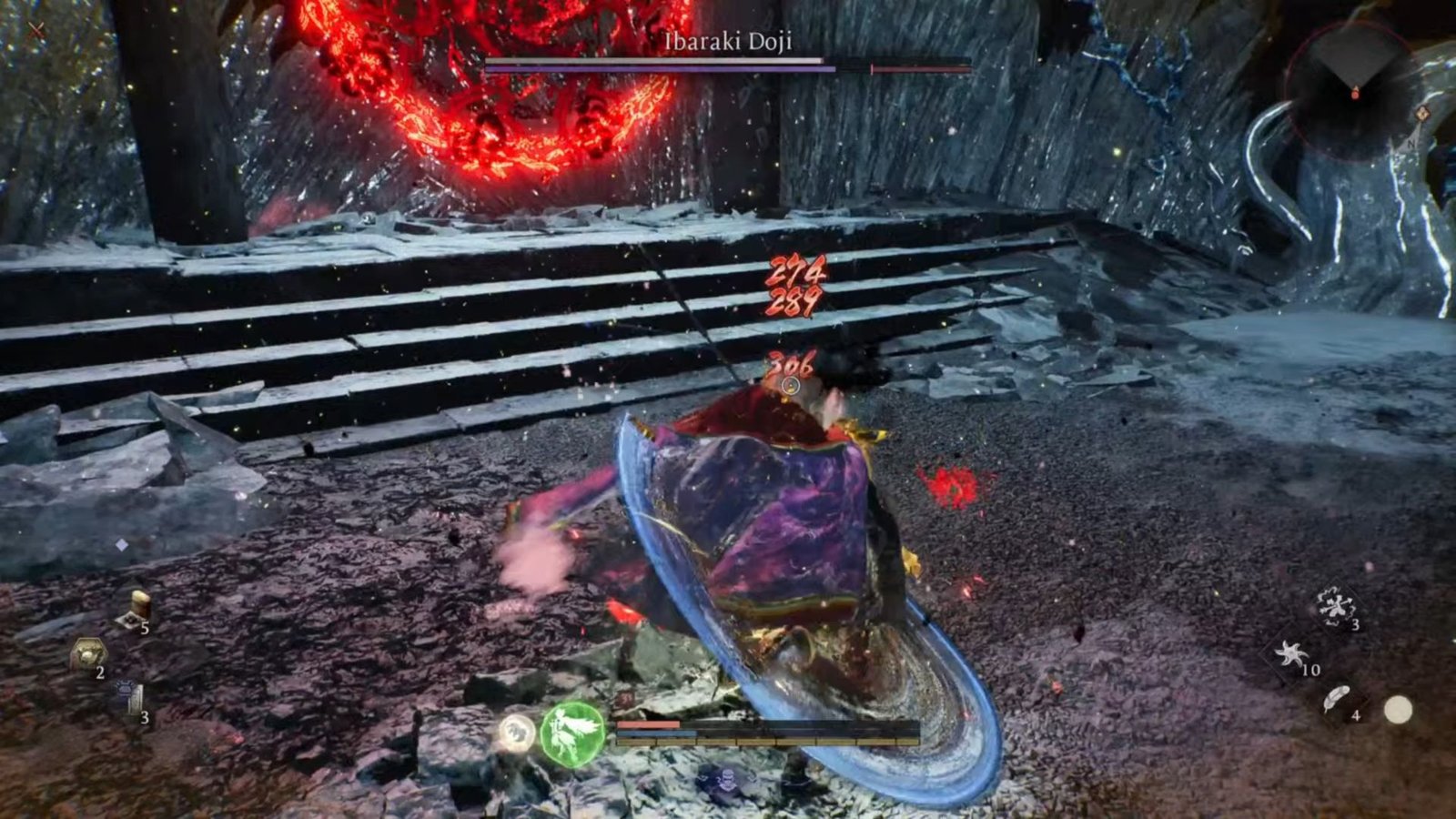The image size is (1456, 819).
Task: Click the pale anima orb beside the spirit icon
Action: pos(518,733)
